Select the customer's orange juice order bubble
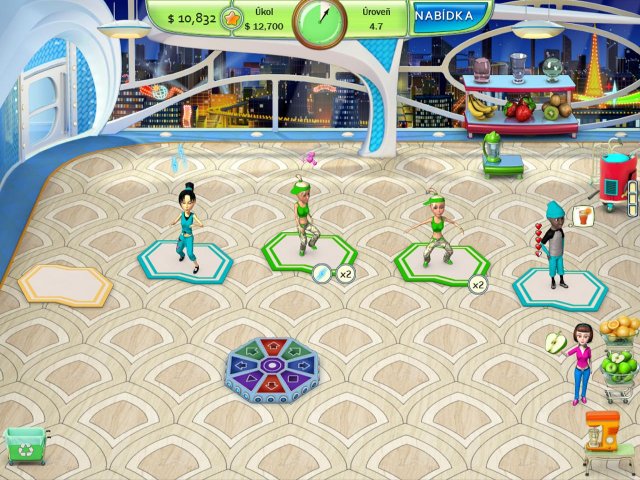This screenshot has height=480, width=640. (x=584, y=214)
